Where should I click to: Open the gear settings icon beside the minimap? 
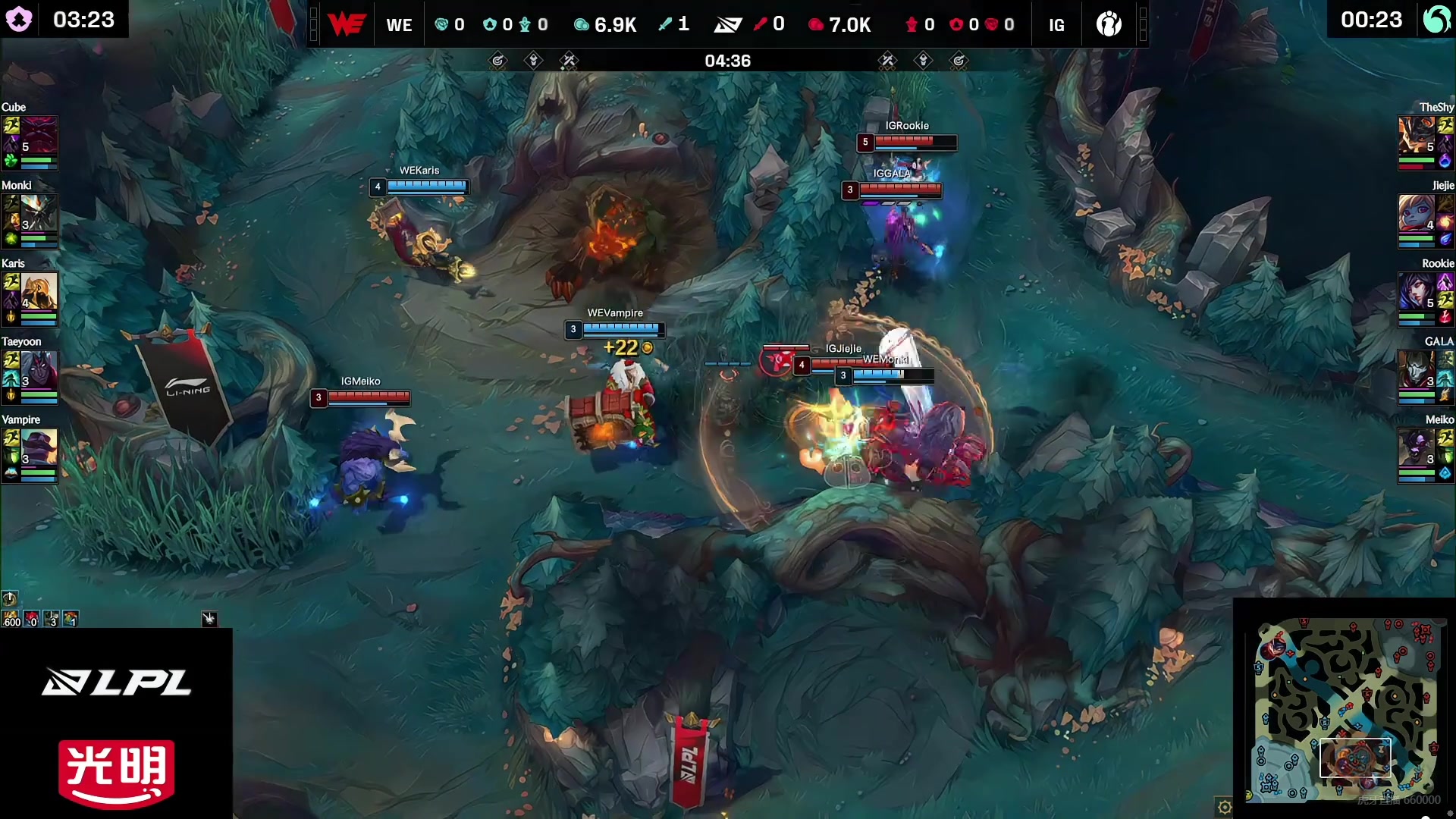pyautogui.click(x=1224, y=807)
